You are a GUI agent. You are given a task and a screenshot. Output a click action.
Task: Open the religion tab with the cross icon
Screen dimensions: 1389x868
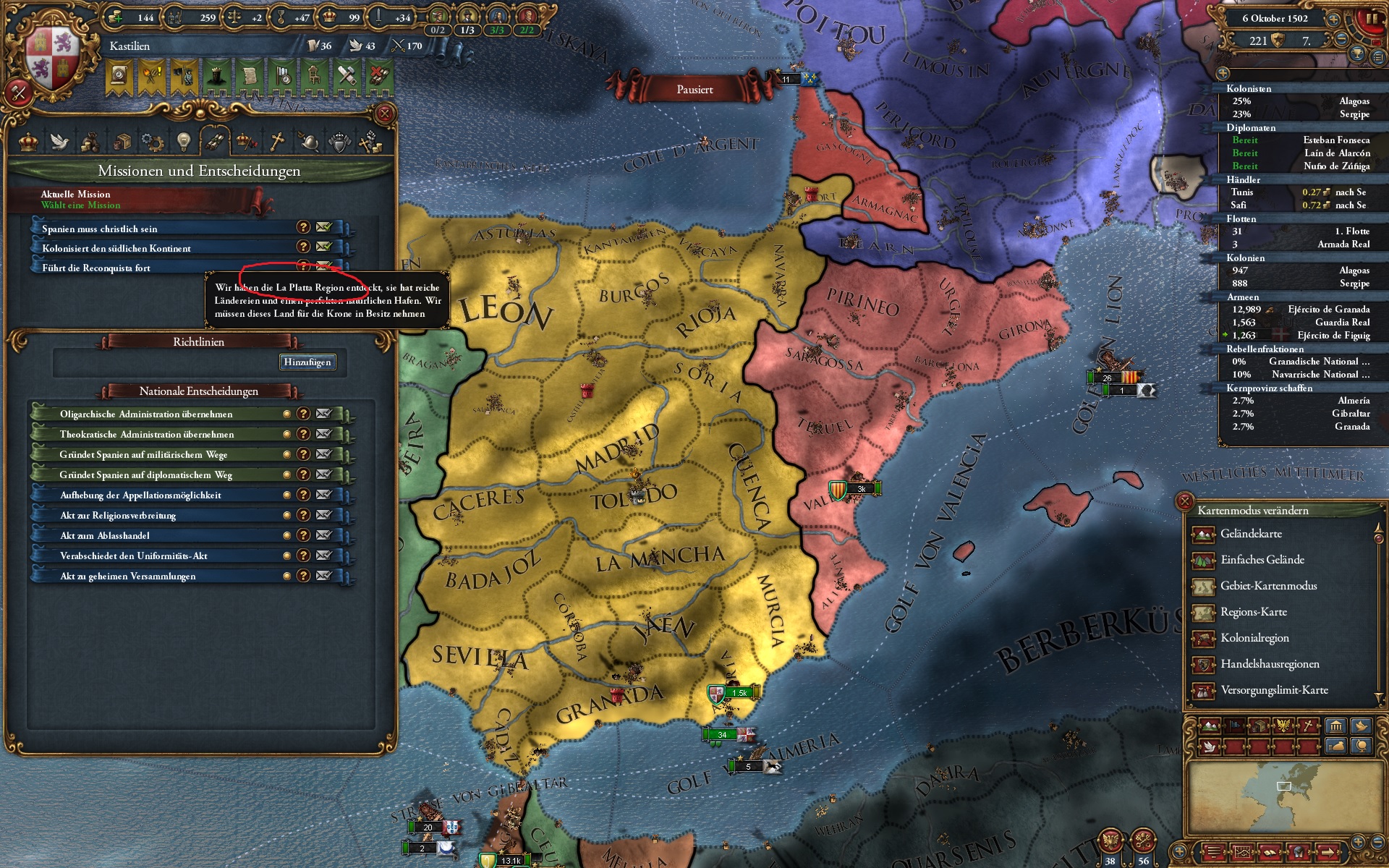(276, 142)
